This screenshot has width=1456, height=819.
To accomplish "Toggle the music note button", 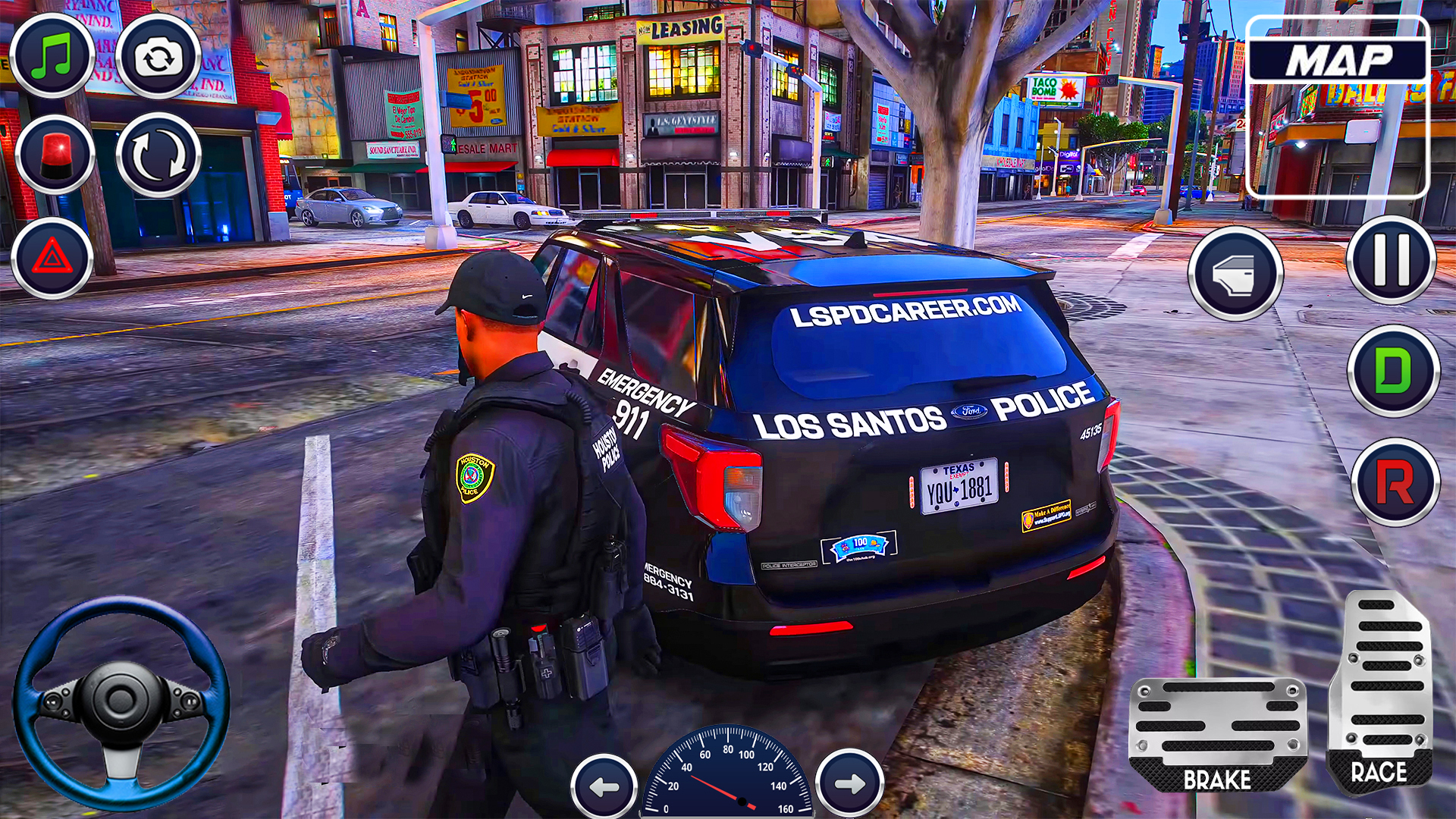I will [x=52, y=55].
